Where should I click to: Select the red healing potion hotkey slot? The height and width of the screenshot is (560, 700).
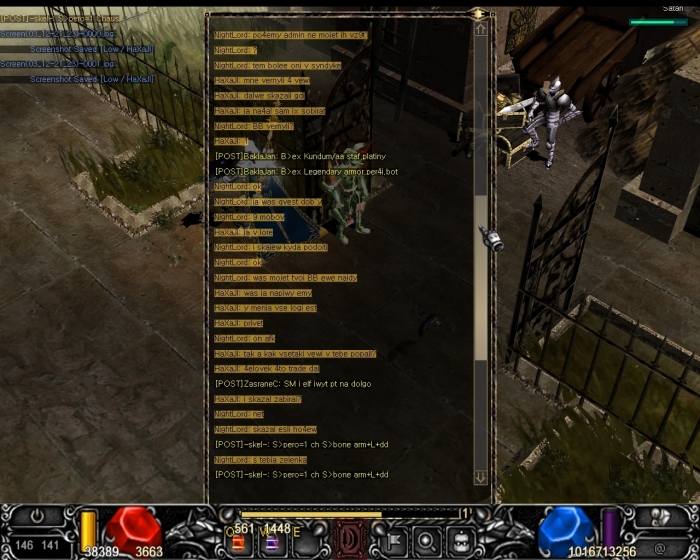241,543
